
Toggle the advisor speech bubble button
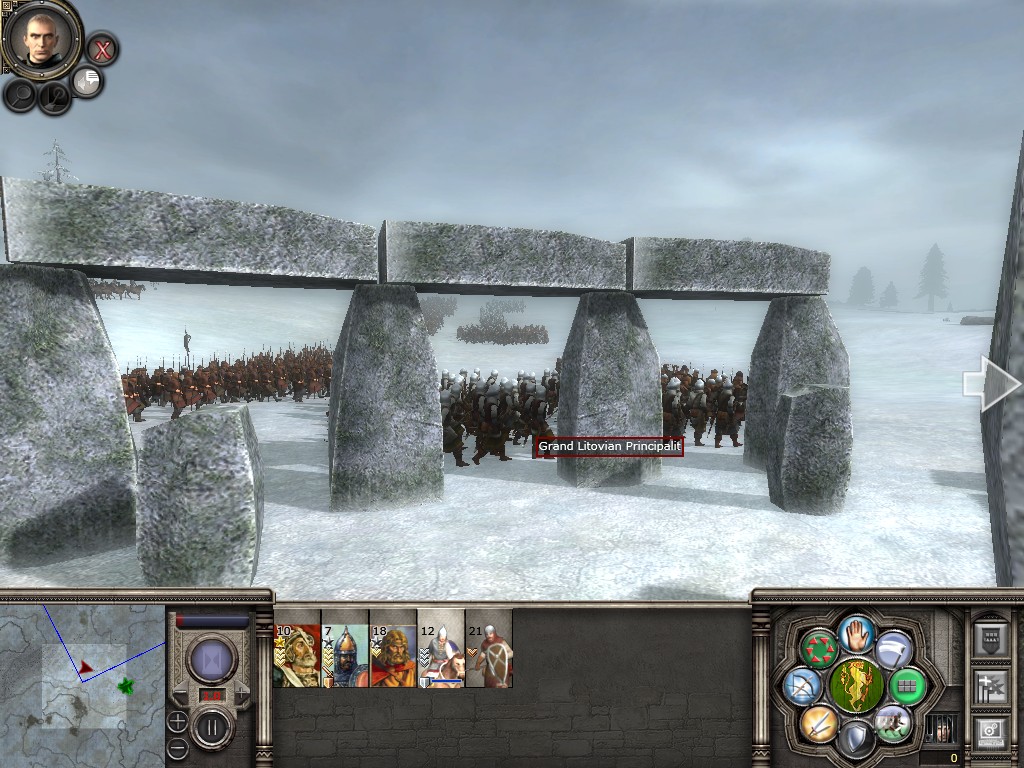coord(88,82)
